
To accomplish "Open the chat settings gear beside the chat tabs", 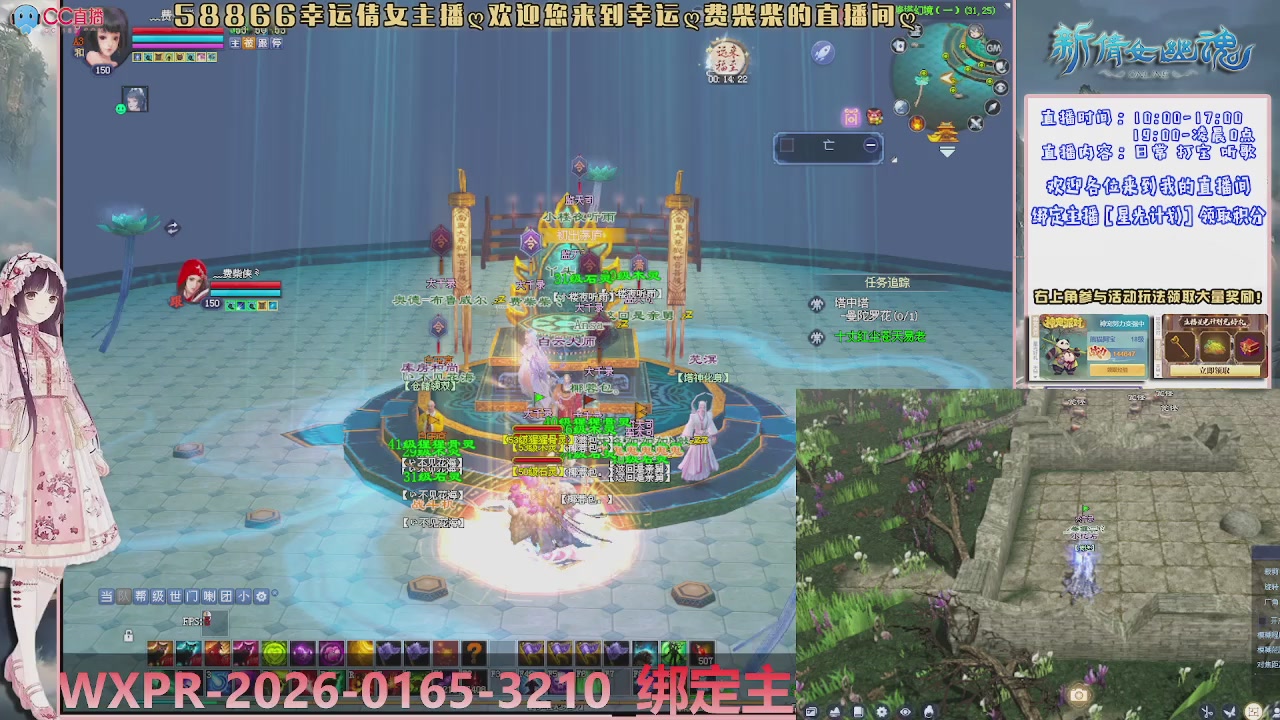I will [x=260, y=596].
